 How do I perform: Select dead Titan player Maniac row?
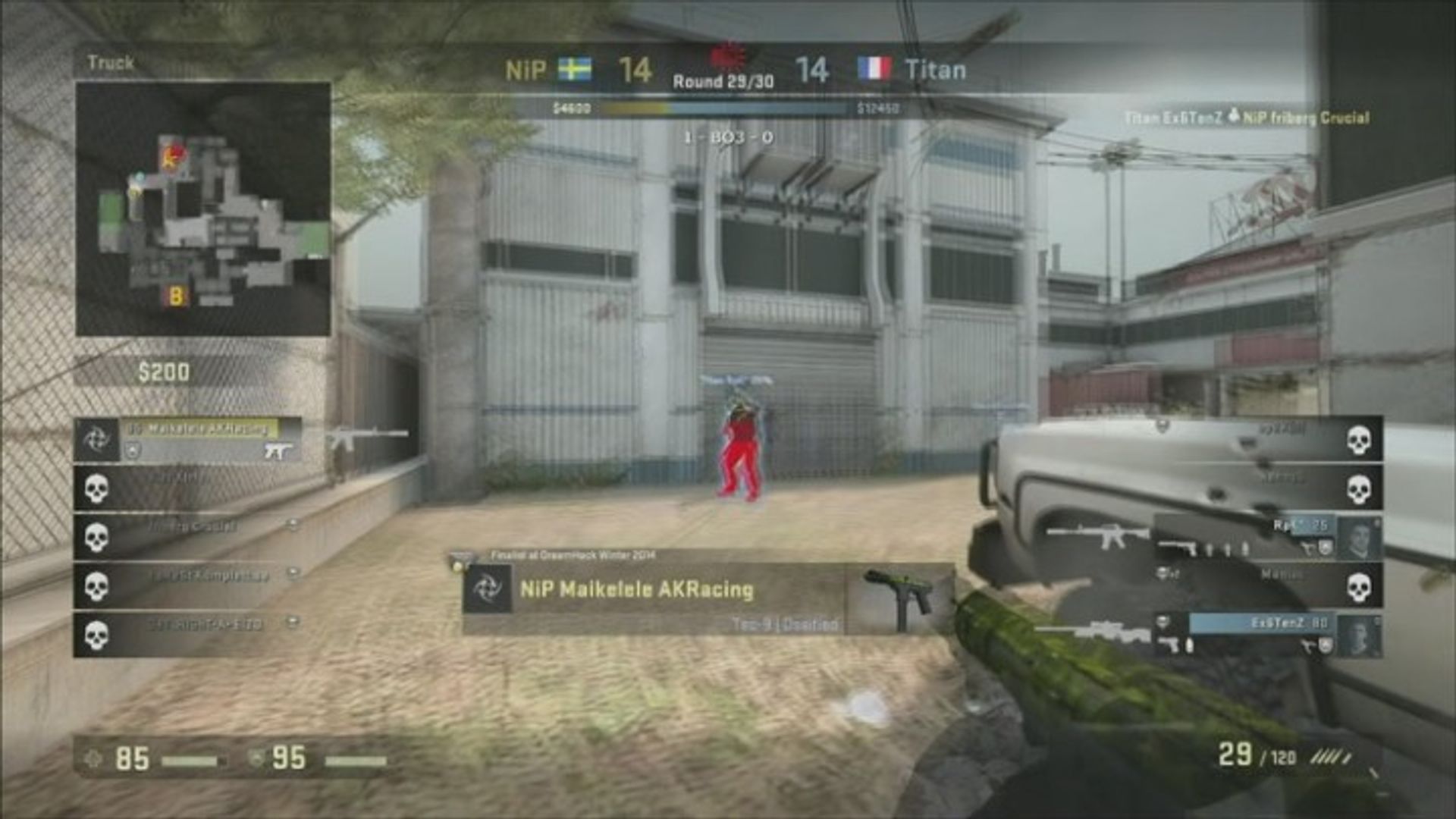coord(1266,585)
